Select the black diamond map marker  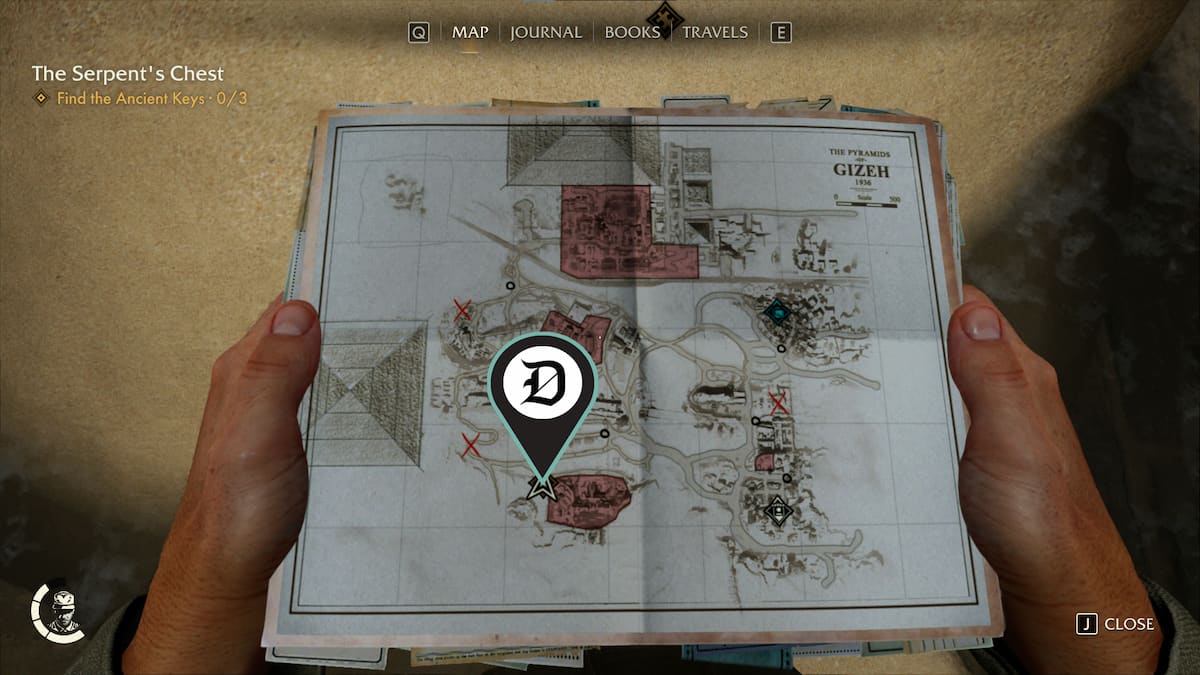[777, 511]
